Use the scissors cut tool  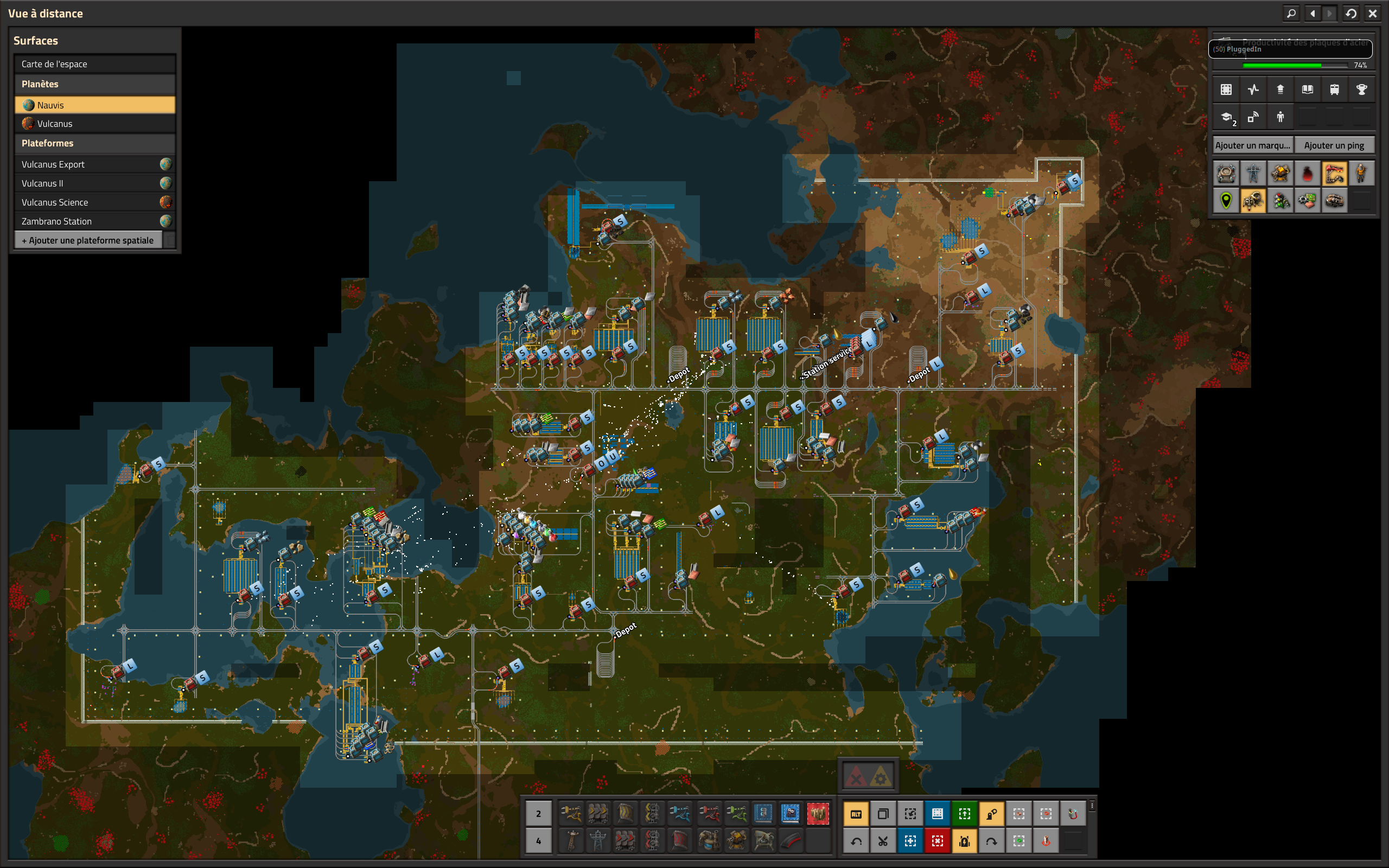tap(883, 841)
